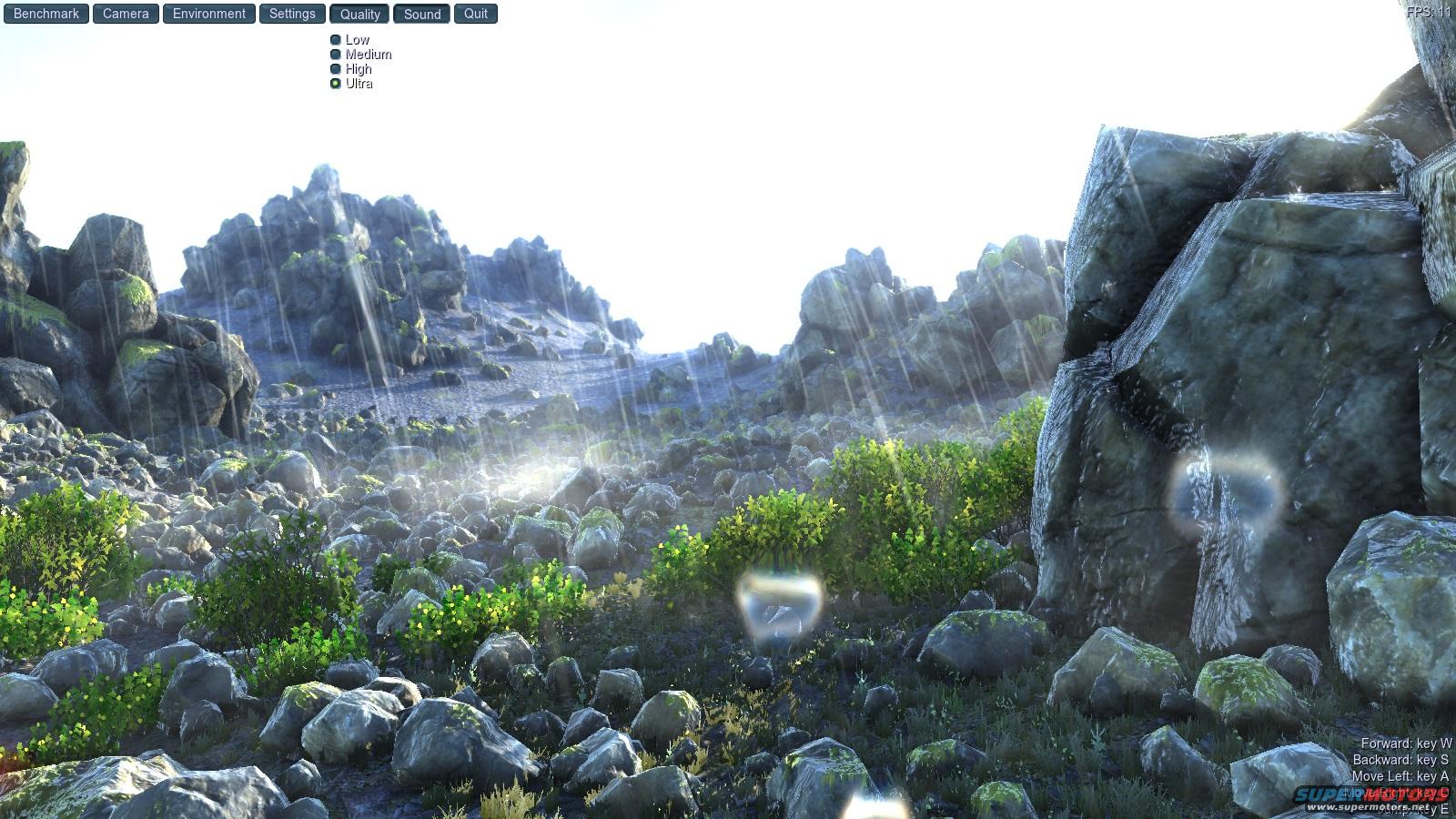Image resolution: width=1456 pixels, height=819 pixels.
Task: Switch quality to High
Action: [x=336, y=69]
